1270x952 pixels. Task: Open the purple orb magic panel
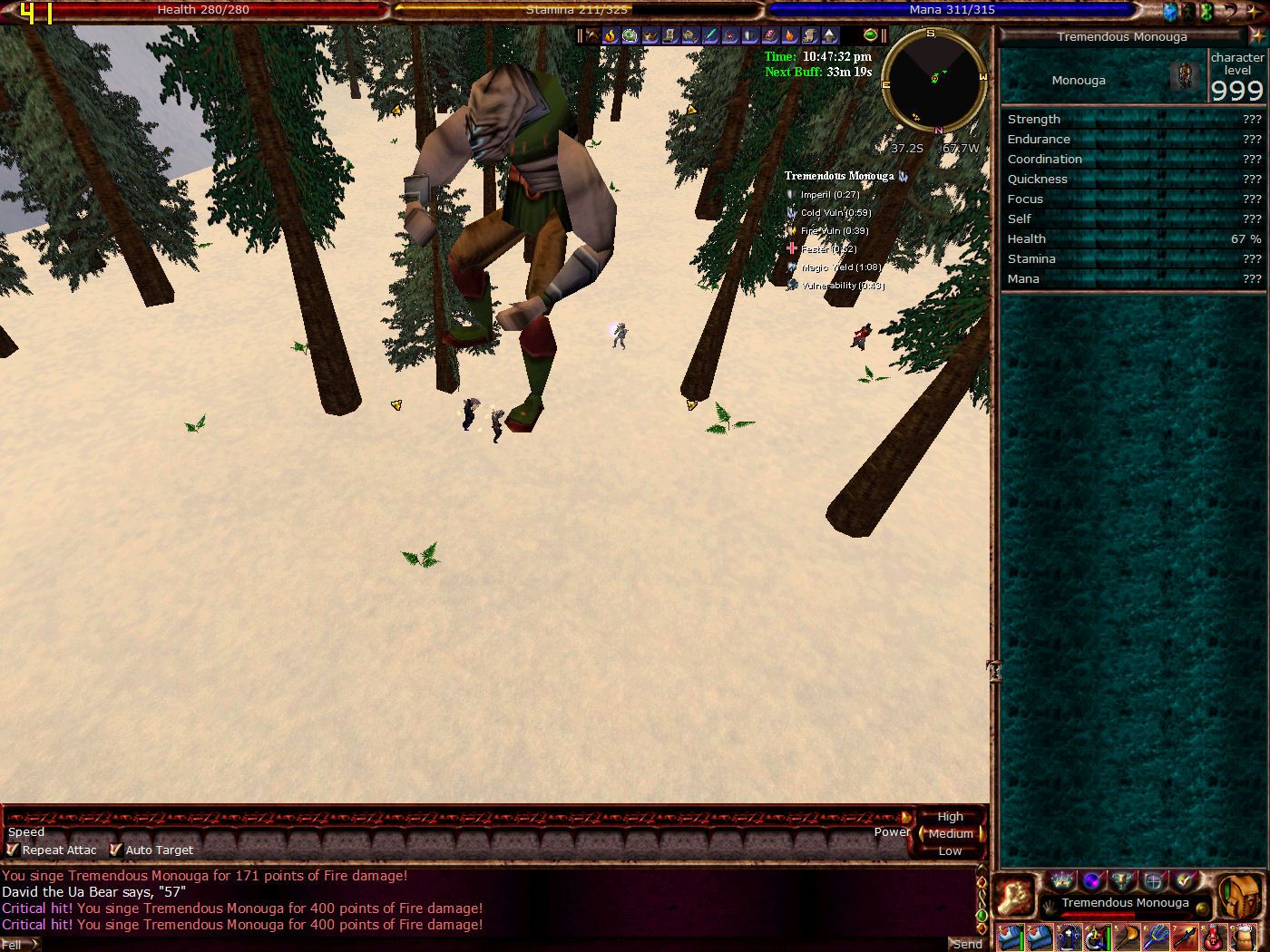(1092, 880)
